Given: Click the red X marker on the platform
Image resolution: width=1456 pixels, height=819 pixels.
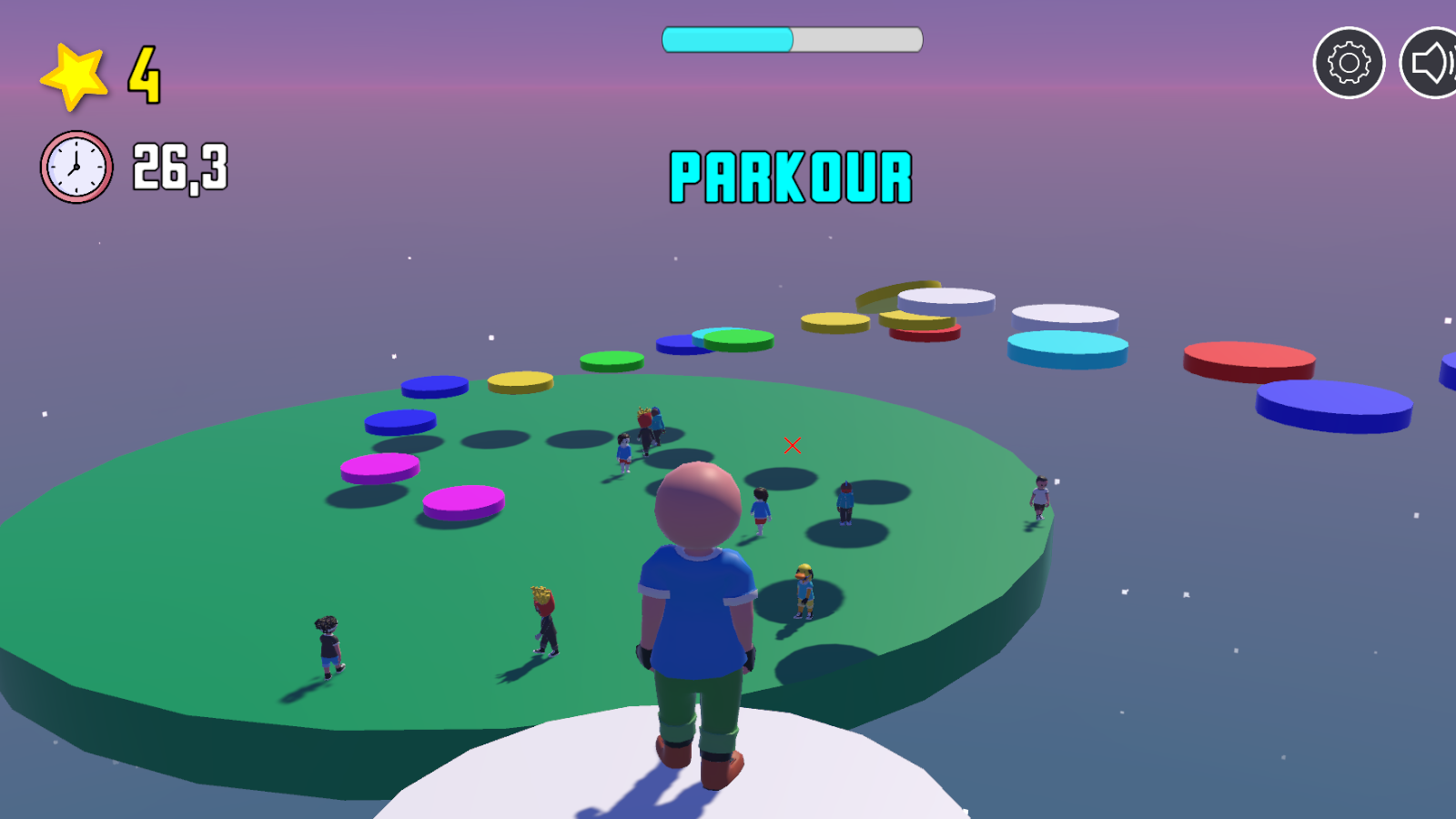Looking at the screenshot, I should [x=791, y=445].
